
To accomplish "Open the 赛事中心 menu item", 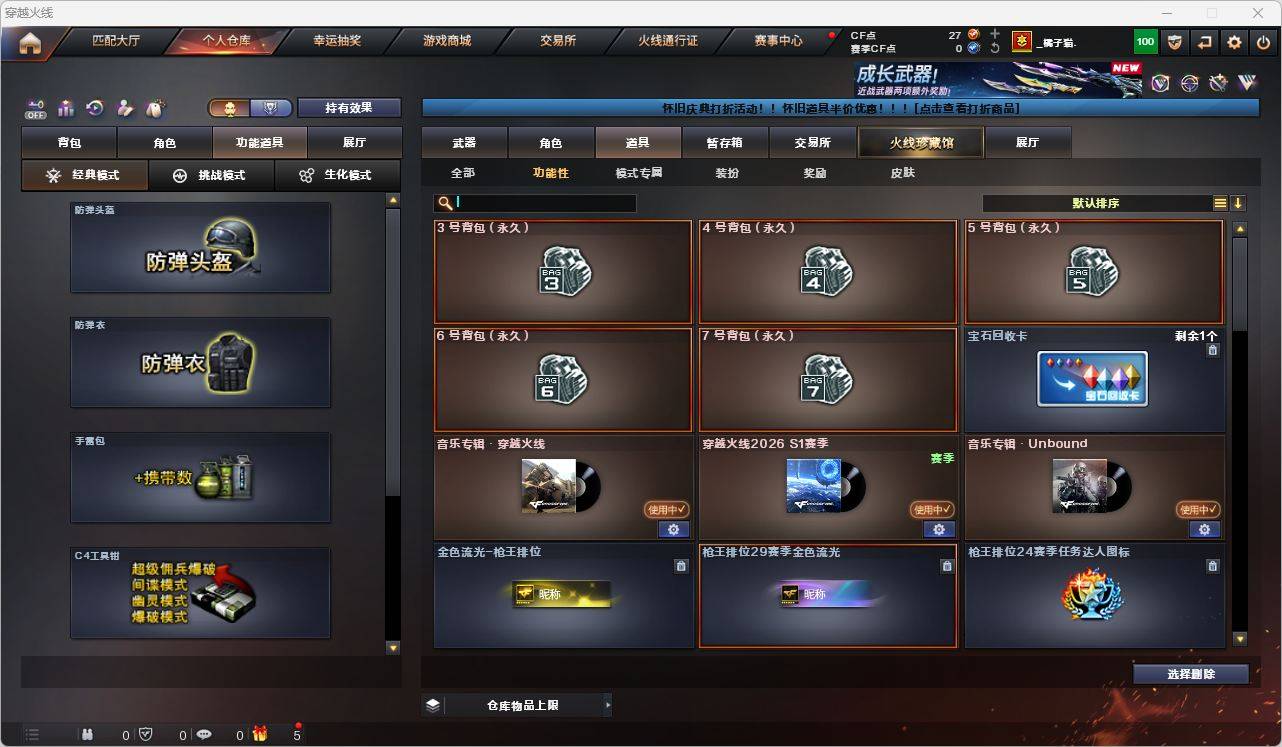I will (777, 41).
